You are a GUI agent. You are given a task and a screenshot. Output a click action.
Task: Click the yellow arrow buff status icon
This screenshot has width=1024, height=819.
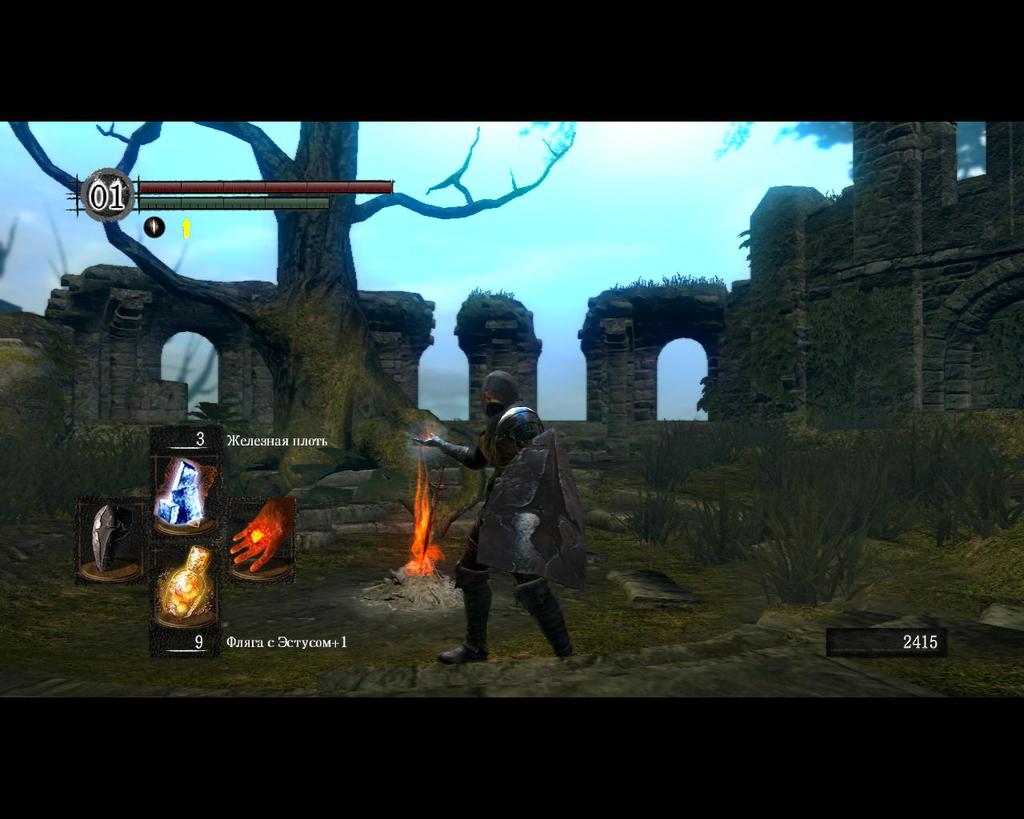[x=186, y=228]
